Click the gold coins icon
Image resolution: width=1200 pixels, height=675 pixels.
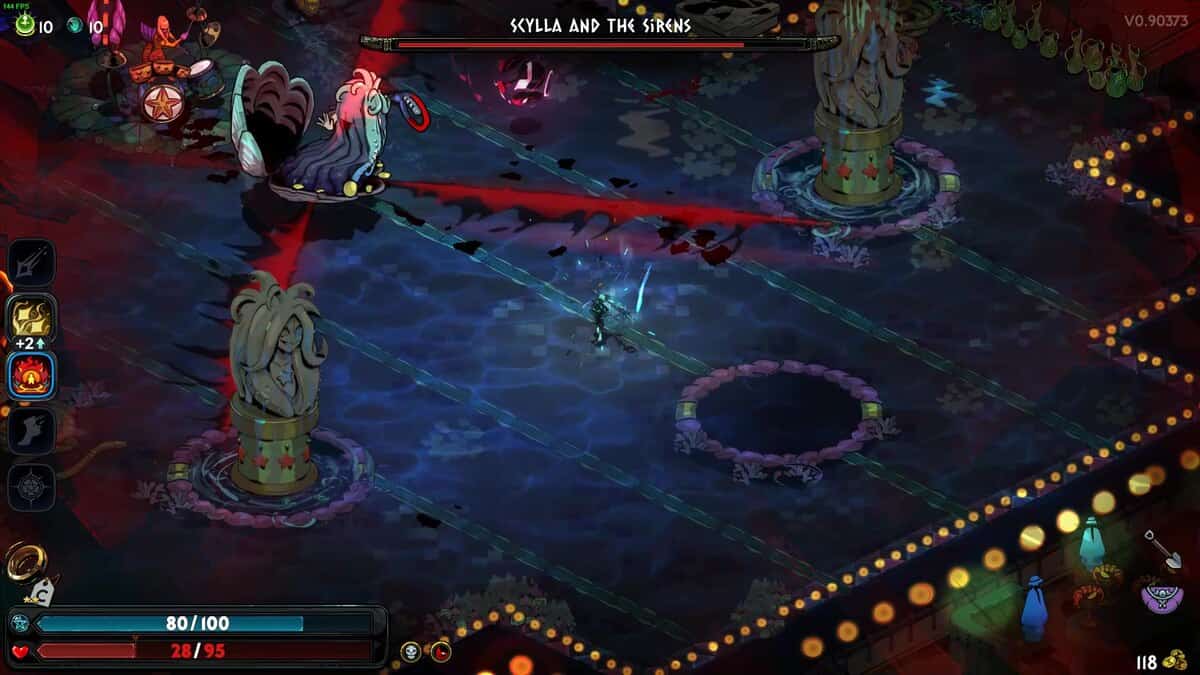pos(1176,662)
